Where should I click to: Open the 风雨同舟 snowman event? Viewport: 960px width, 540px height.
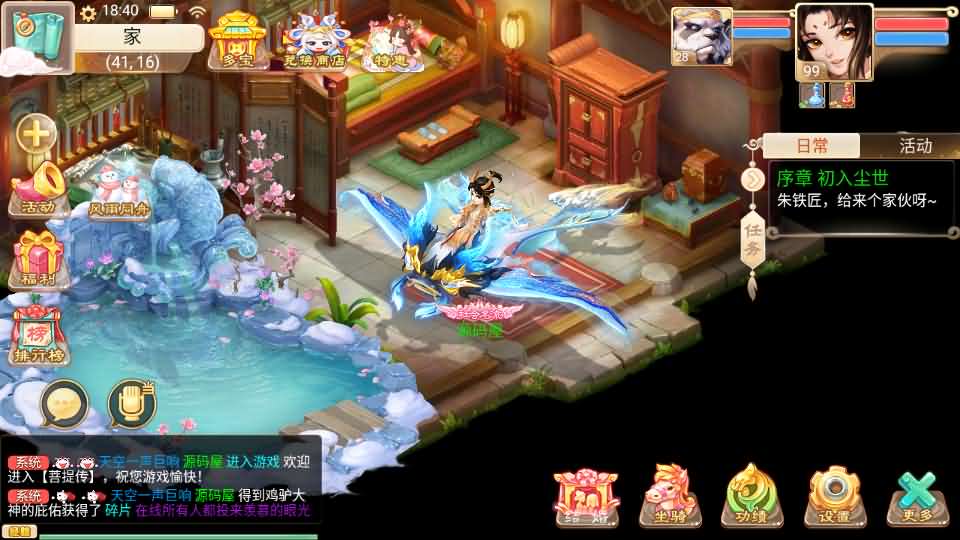[x=118, y=192]
